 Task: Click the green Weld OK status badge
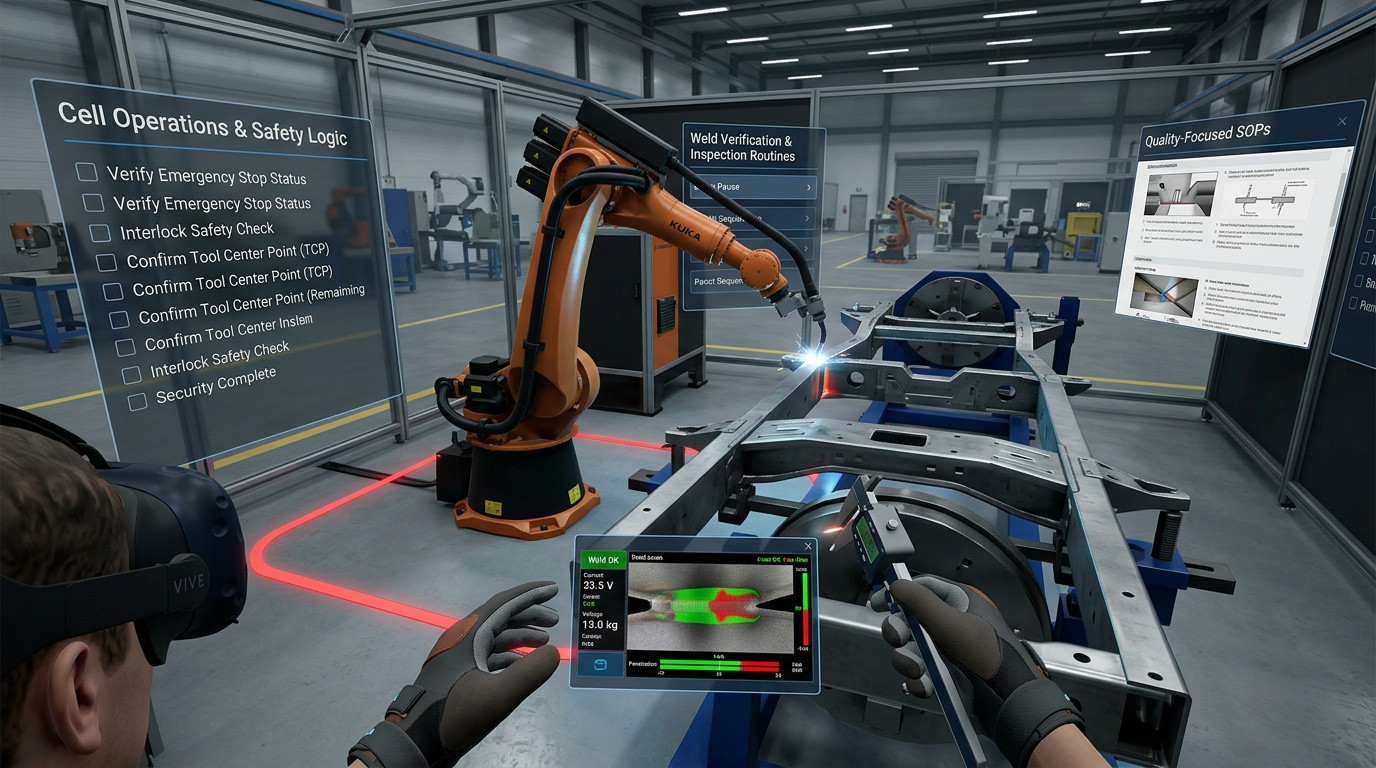tap(602, 560)
